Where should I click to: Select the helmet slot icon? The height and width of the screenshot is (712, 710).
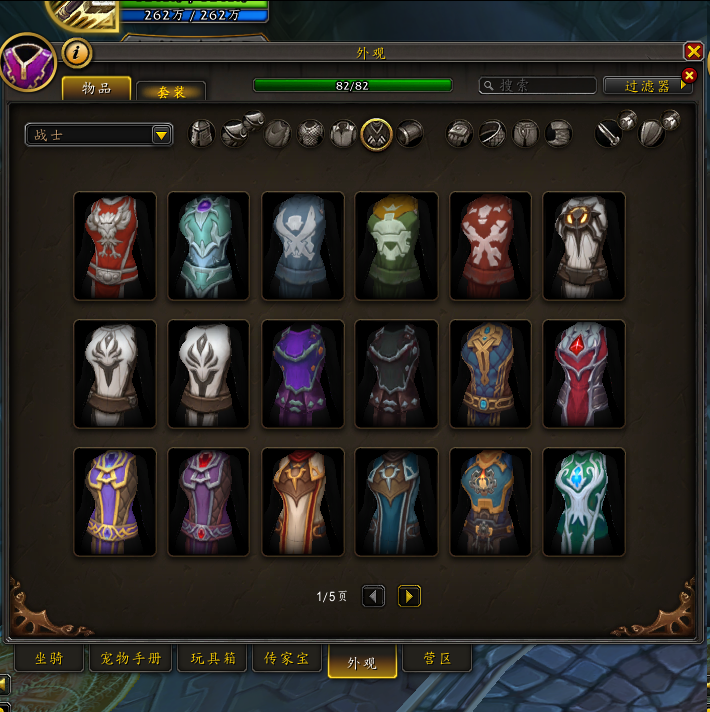(x=202, y=134)
